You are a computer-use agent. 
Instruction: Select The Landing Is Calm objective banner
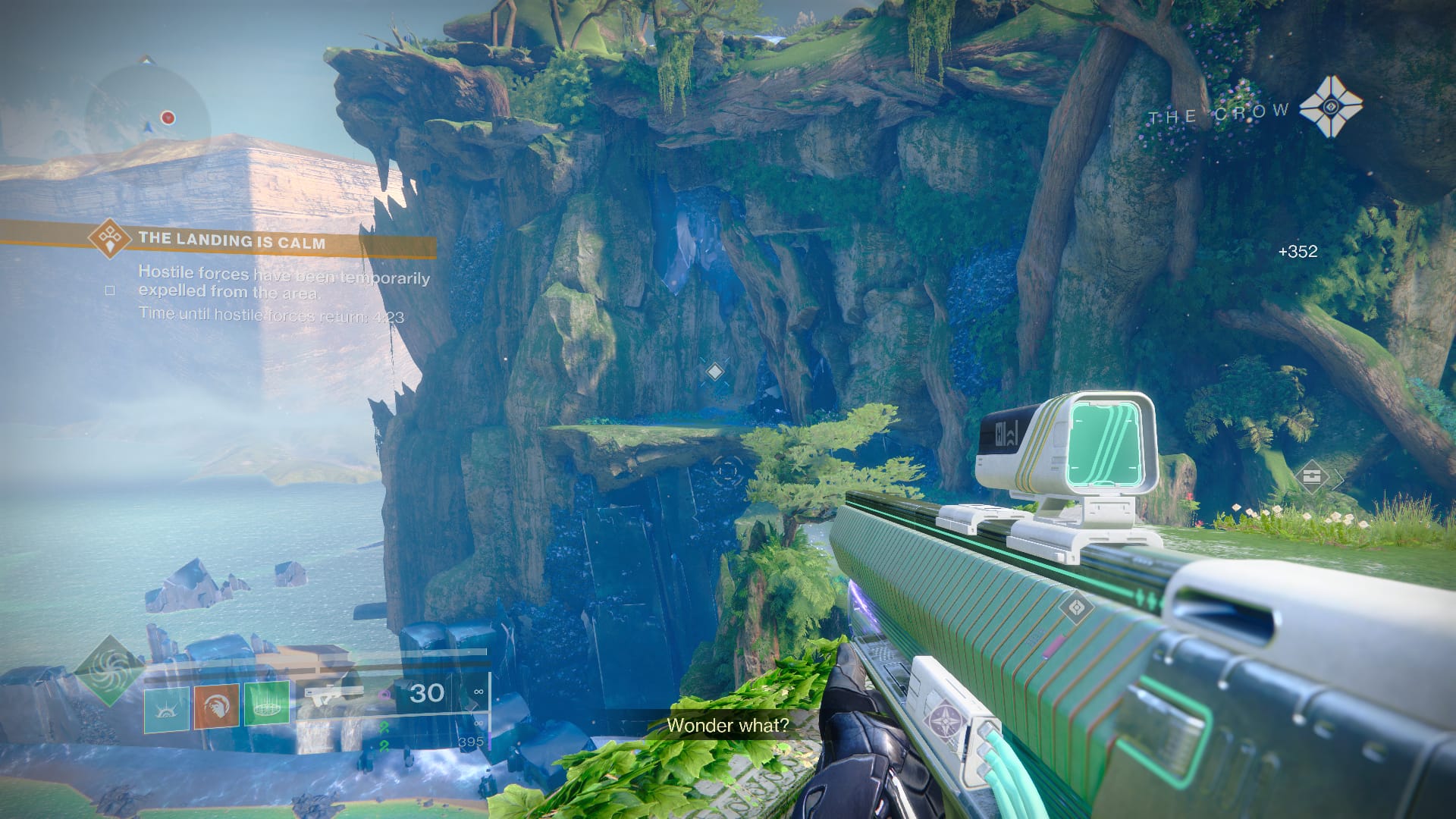(231, 240)
